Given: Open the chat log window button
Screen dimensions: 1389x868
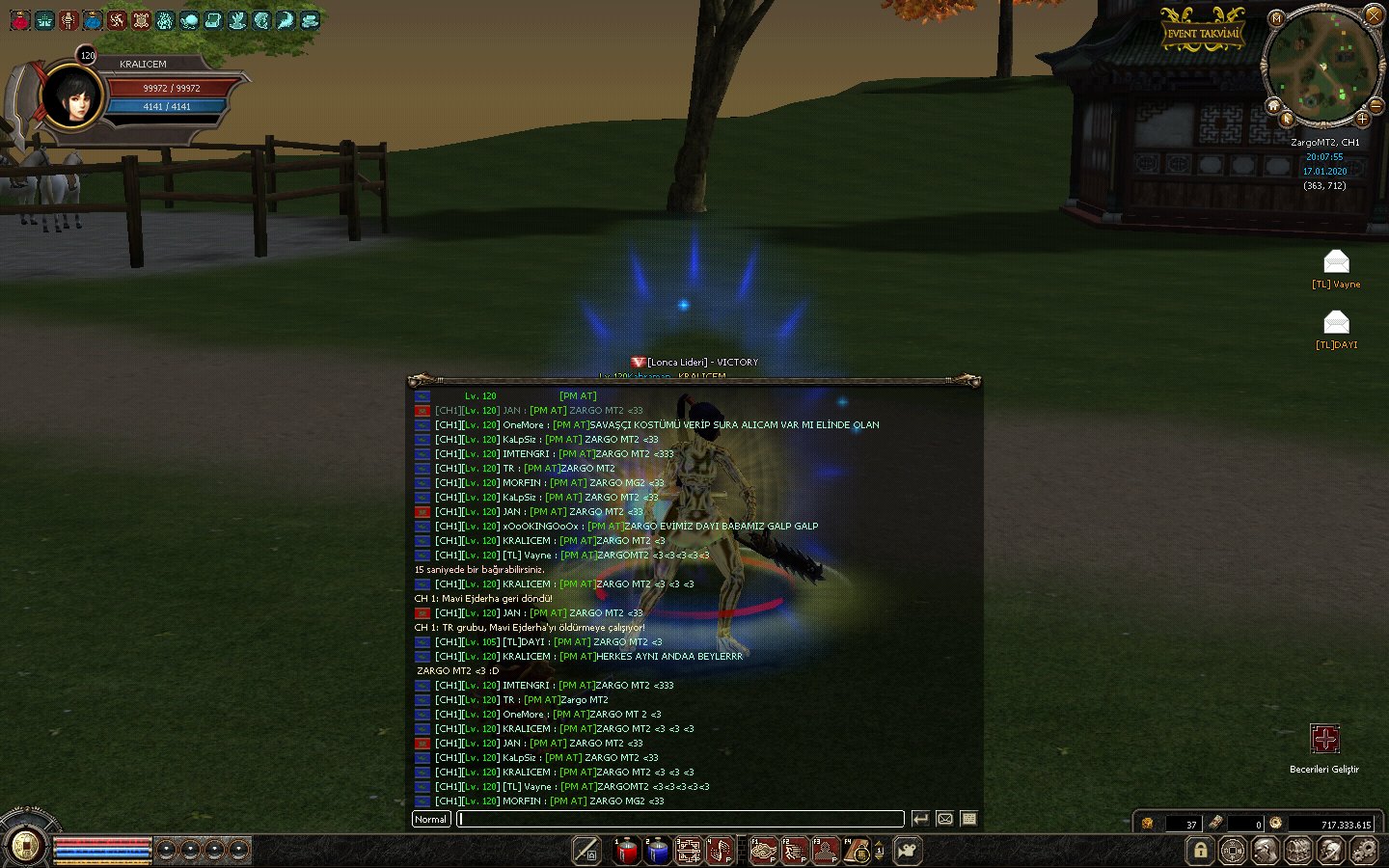Looking at the screenshot, I should tap(969, 819).
